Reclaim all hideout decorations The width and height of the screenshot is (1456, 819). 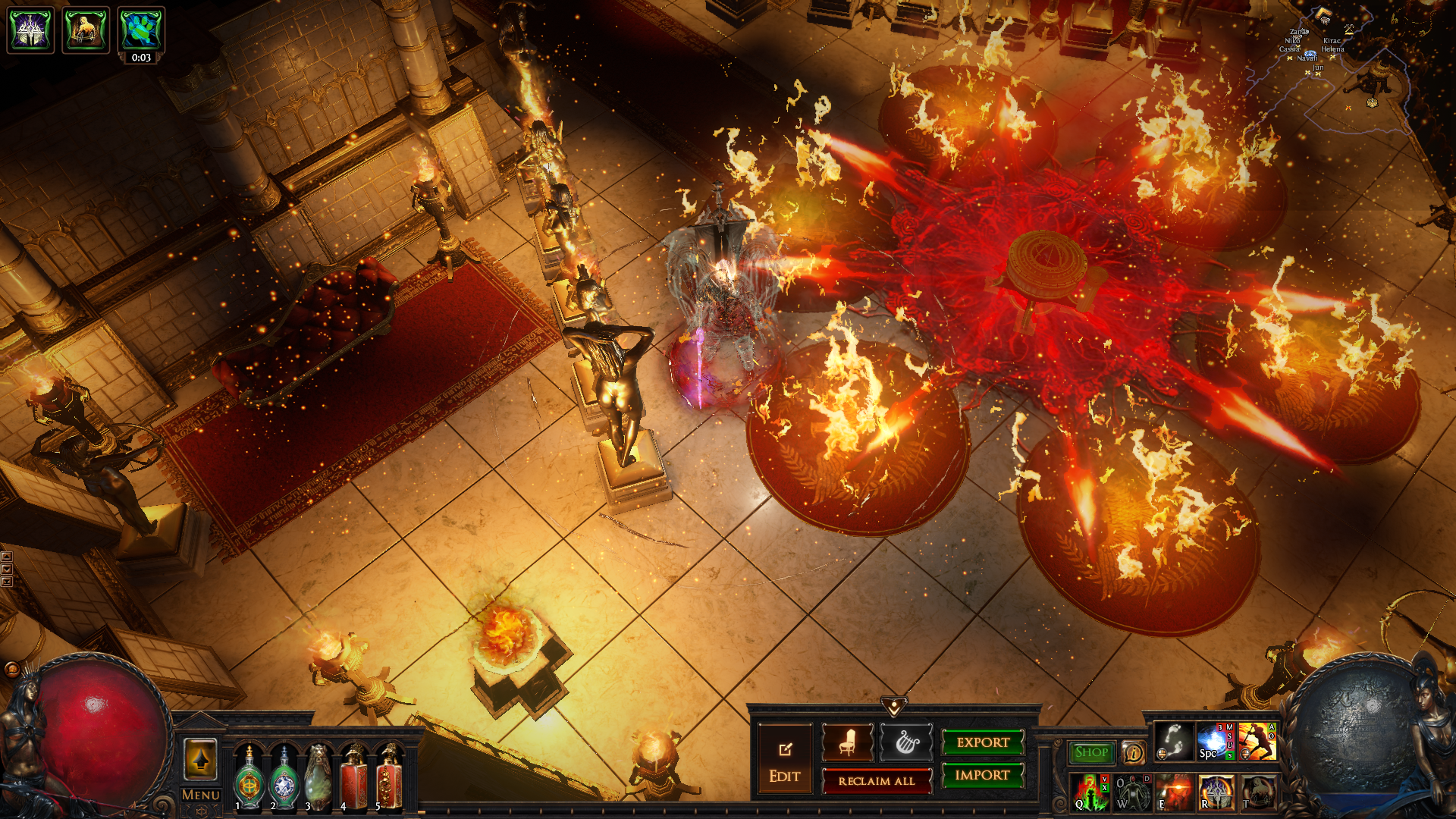pos(876,781)
